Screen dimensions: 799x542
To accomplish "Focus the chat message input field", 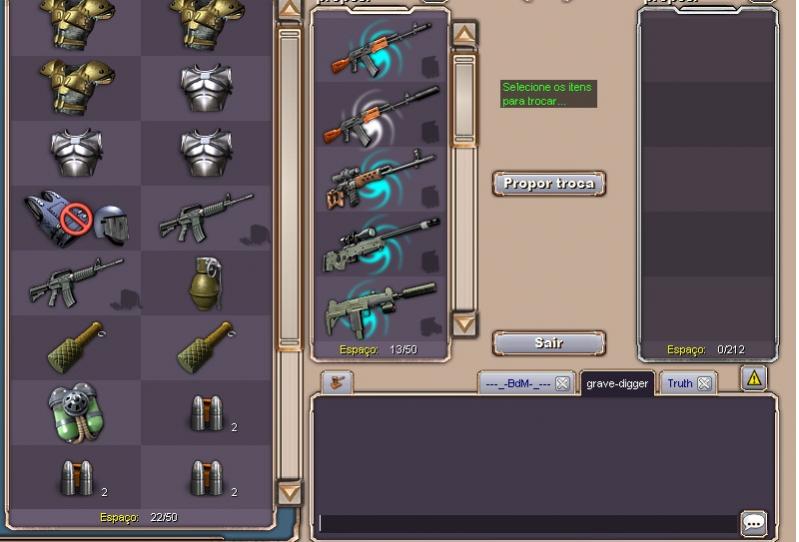I will tap(528, 523).
